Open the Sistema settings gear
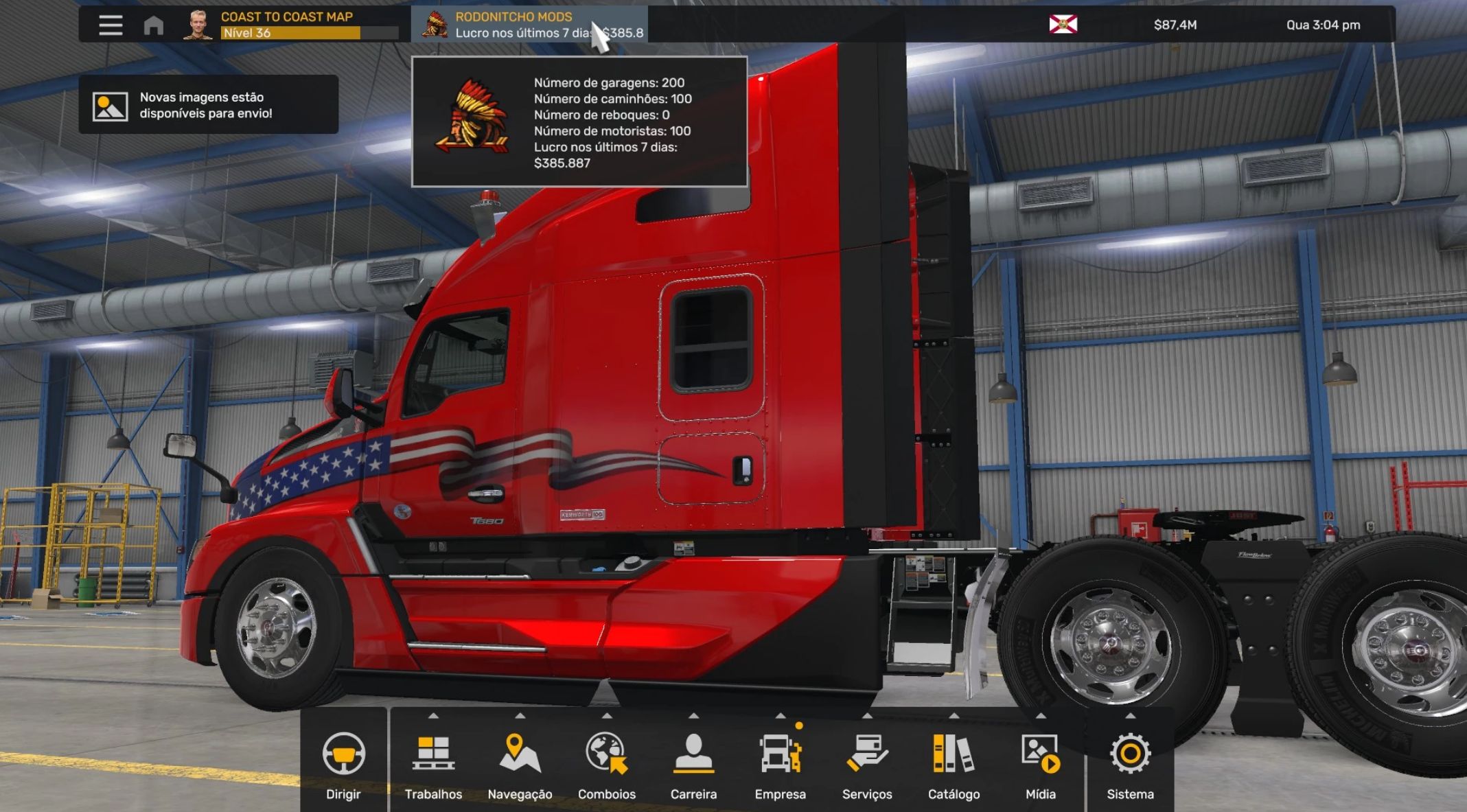This screenshot has width=1467, height=812. [1130, 763]
